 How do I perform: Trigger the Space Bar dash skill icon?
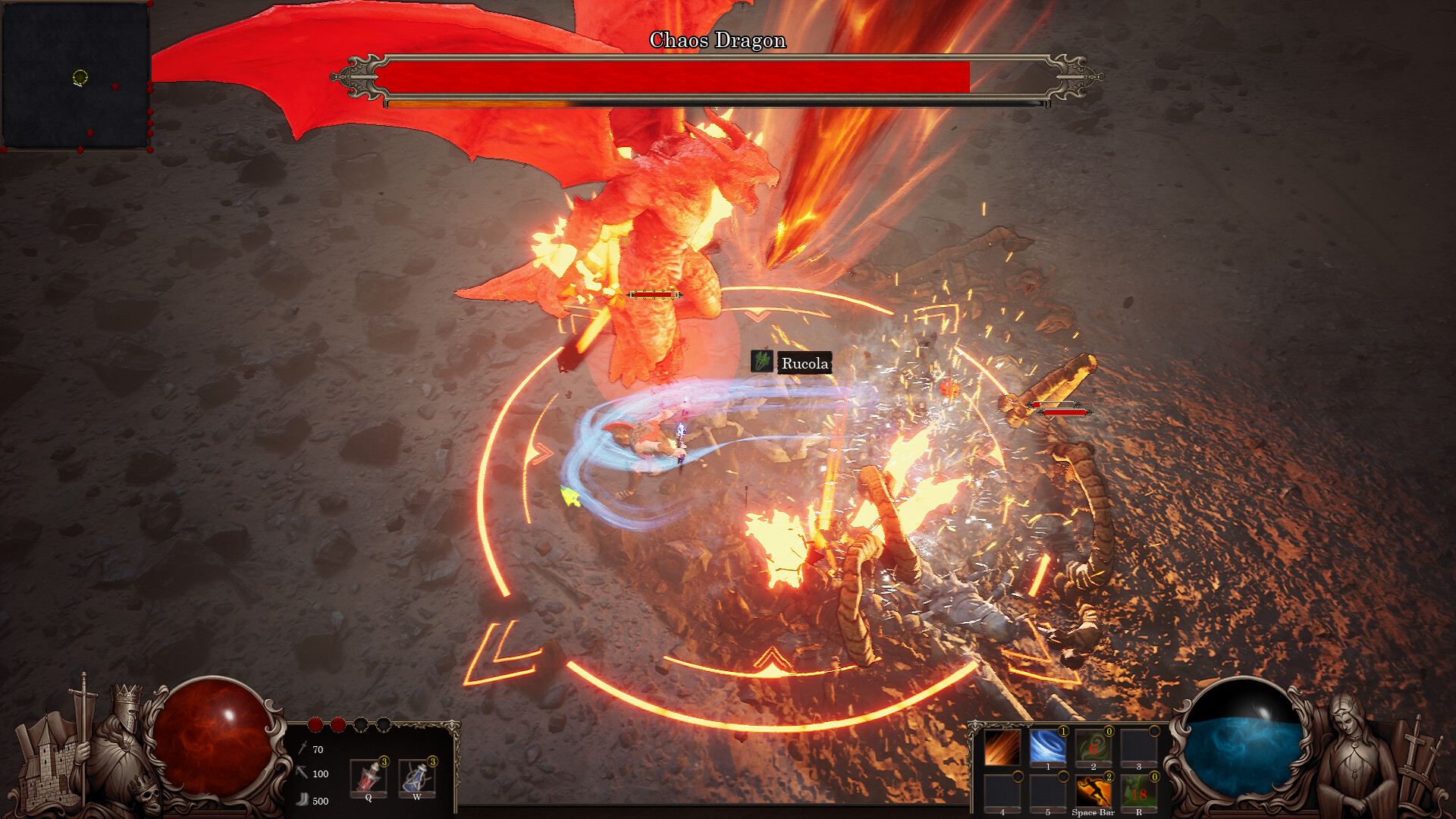[x=1094, y=790]
